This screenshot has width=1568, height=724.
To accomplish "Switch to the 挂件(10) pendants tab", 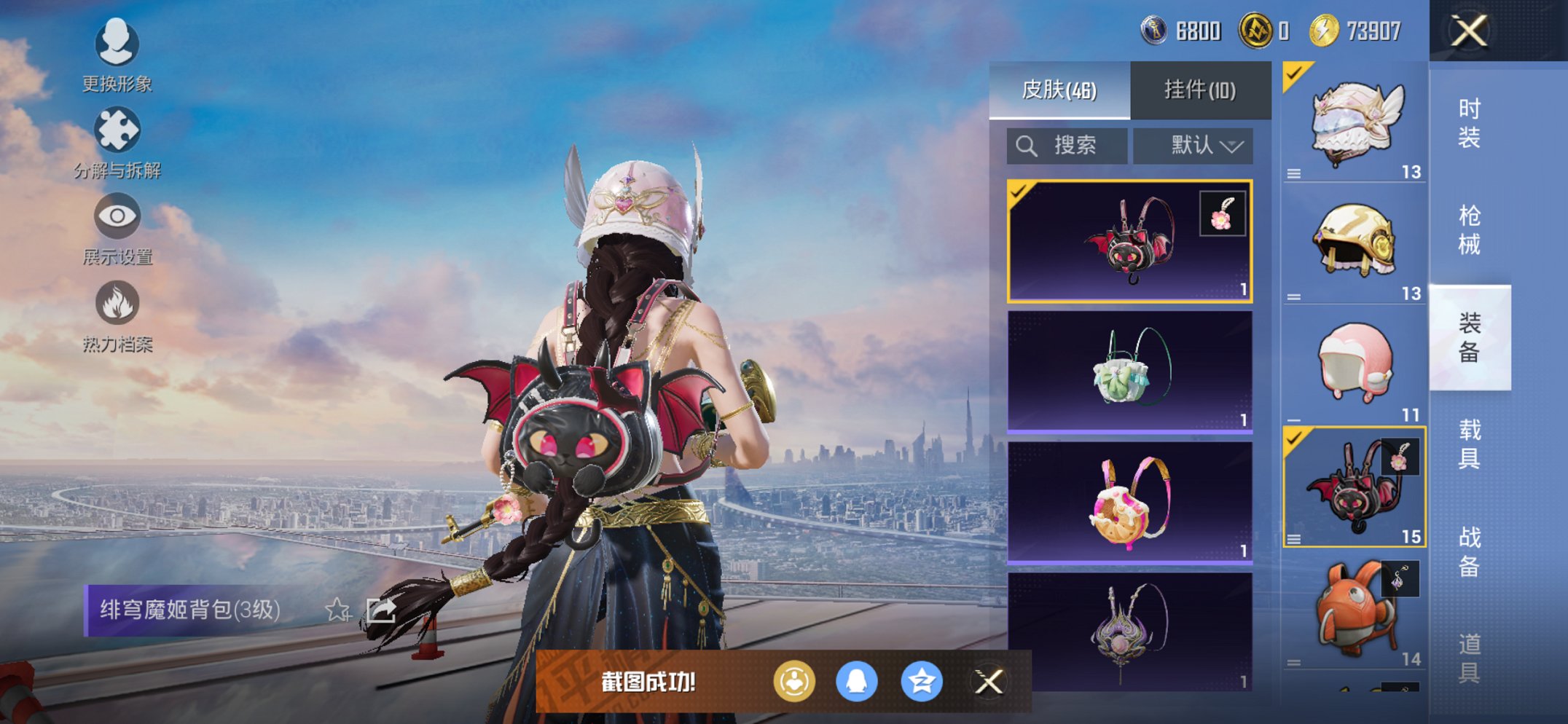I will [x=1200, y=90].
